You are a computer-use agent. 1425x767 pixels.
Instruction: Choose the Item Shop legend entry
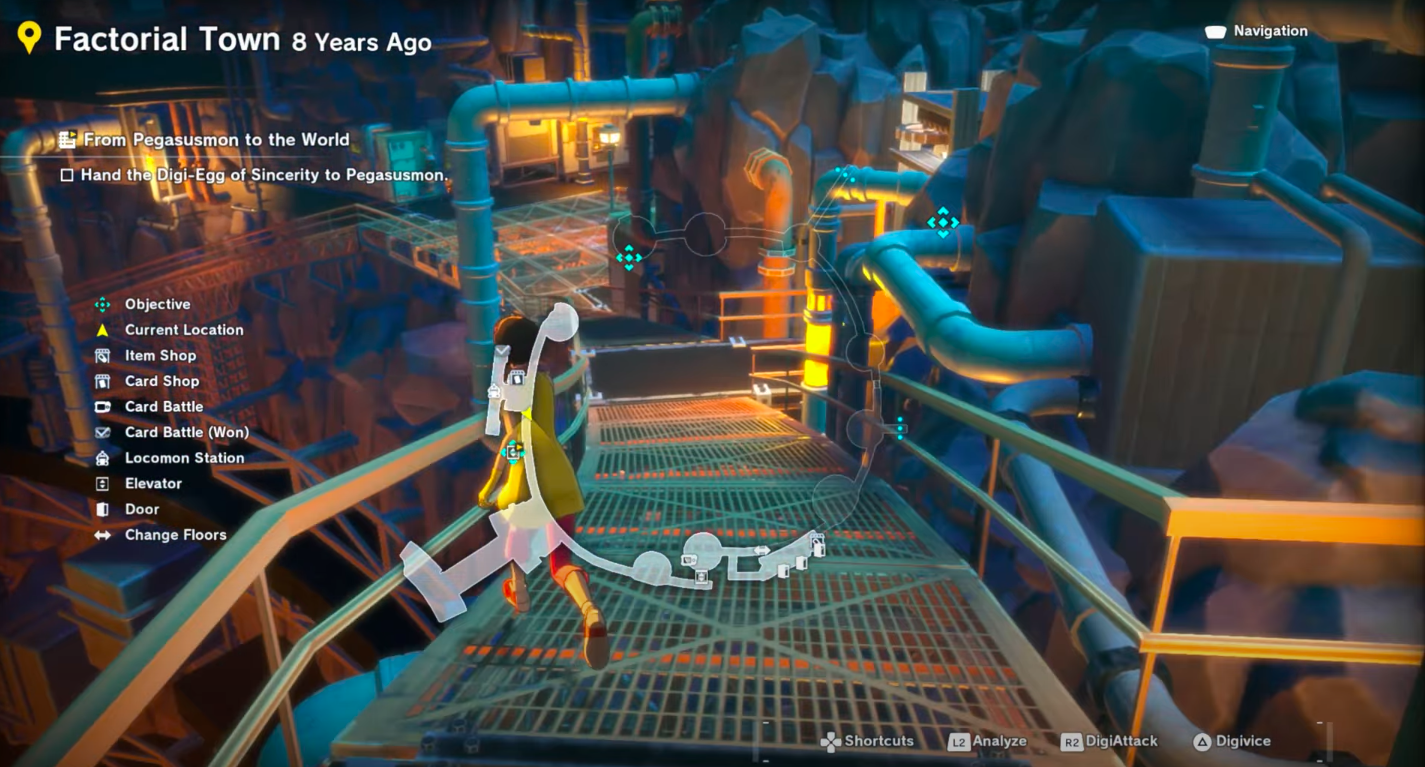[x=159, y=355]
